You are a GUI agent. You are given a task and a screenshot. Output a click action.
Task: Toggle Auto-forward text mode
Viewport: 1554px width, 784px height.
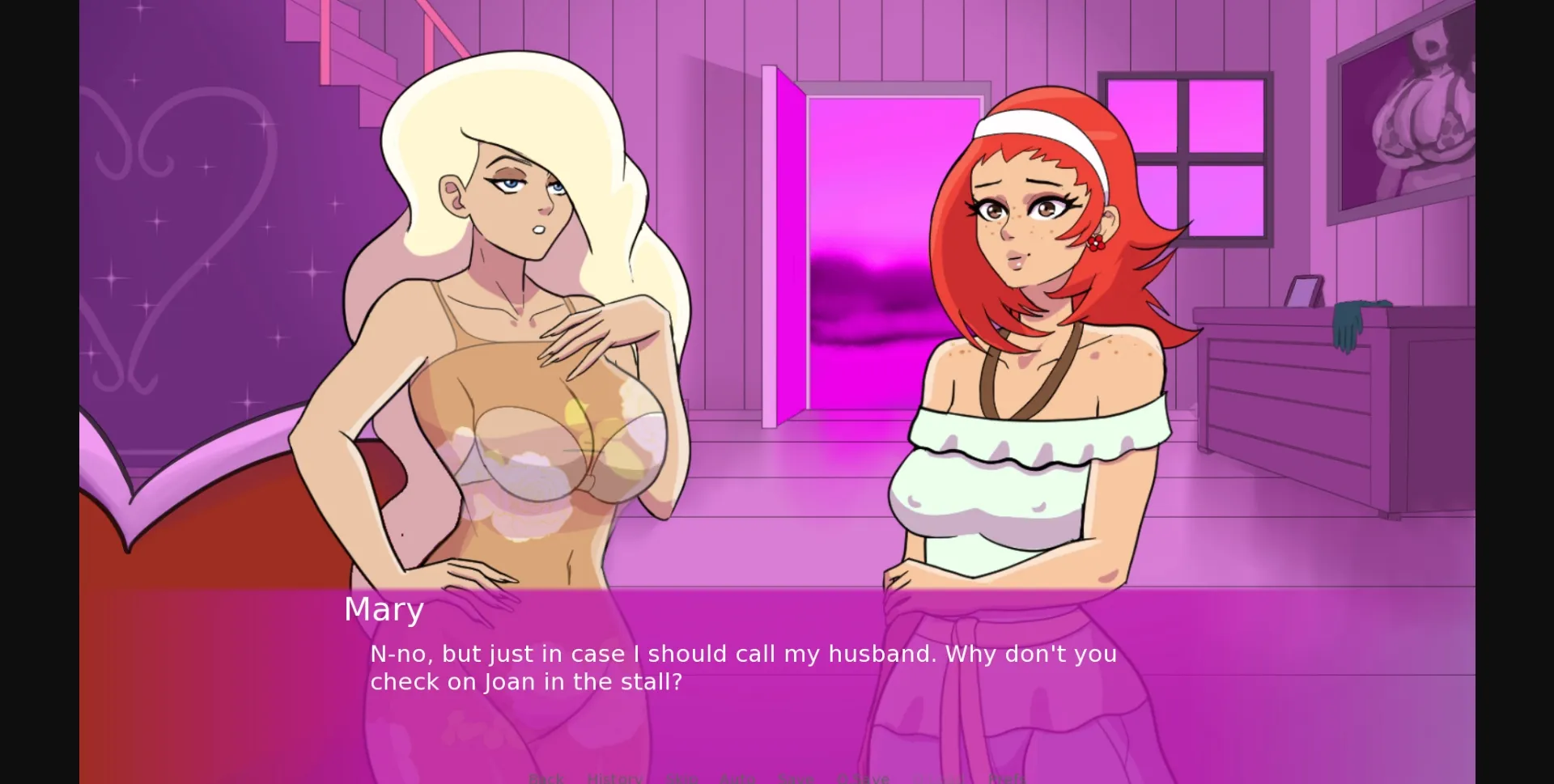click(x=738, y=777)
